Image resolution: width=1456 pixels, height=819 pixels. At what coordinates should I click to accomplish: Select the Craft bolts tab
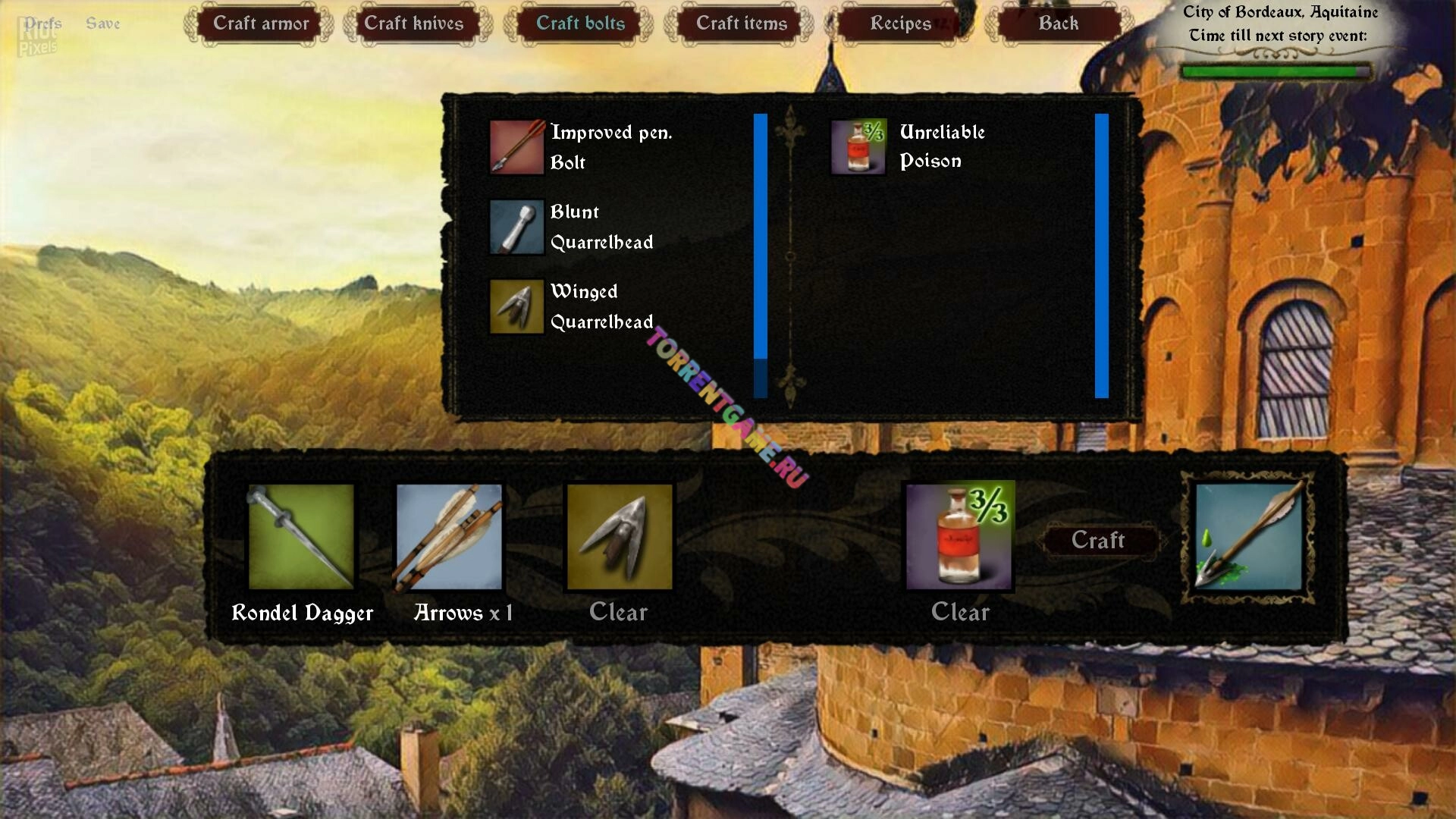pos(580,24)
